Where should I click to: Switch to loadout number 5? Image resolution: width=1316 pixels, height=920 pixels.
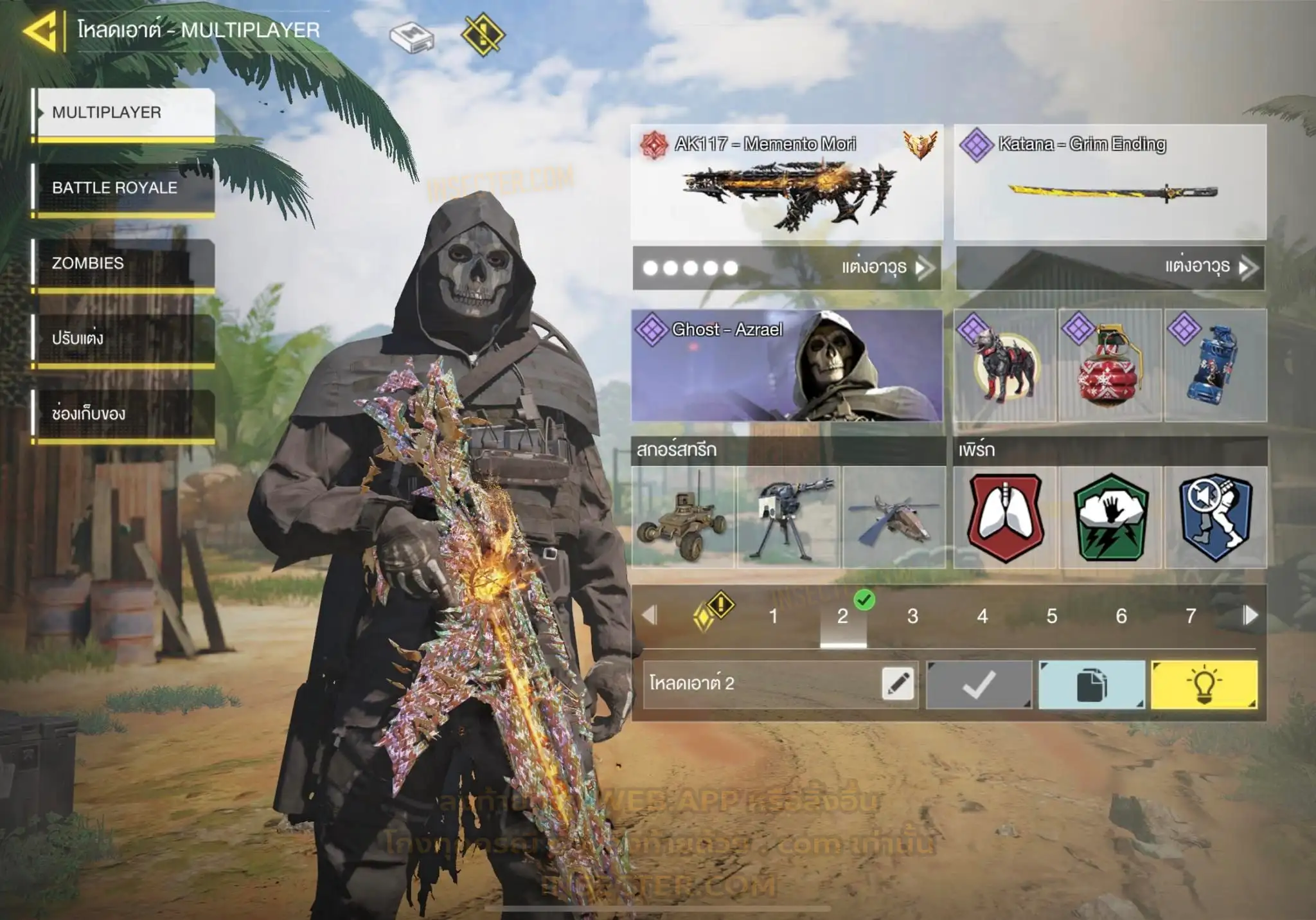[x=1052, y=617]
